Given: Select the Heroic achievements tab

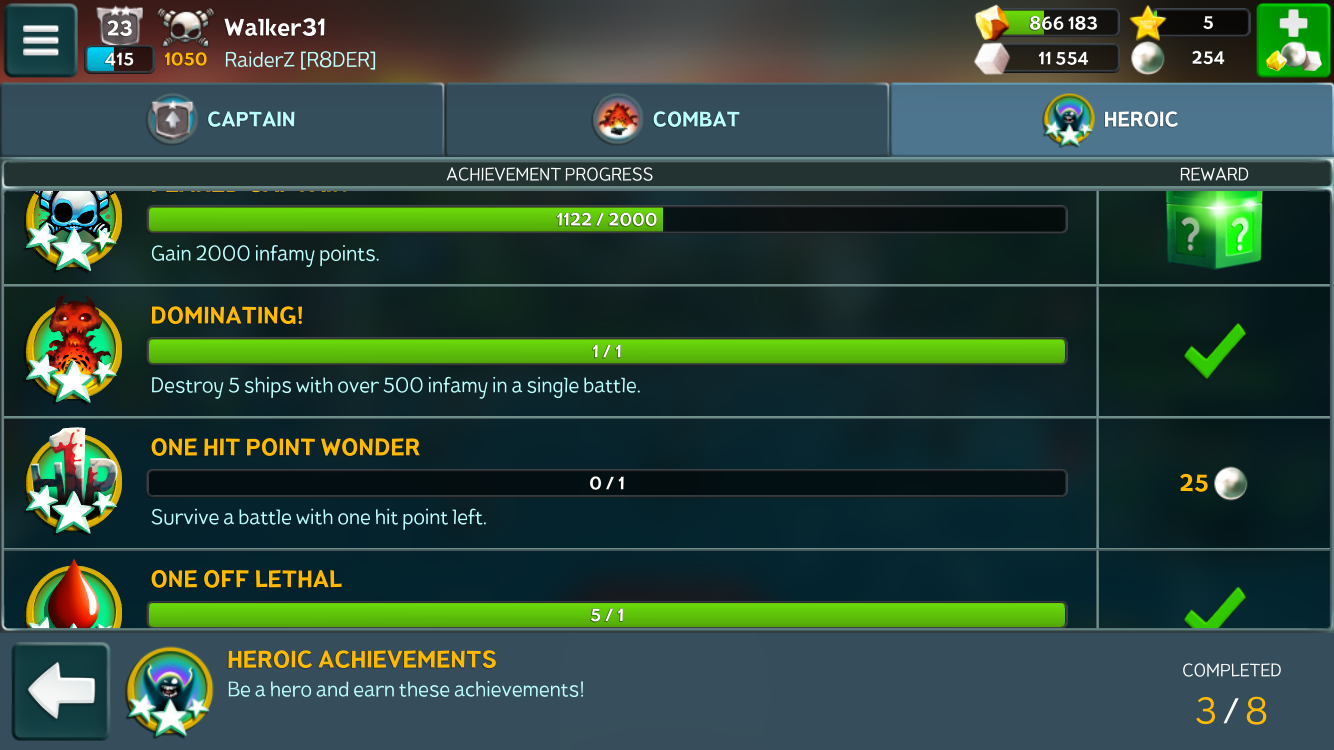Looking at the screenshot, I should (x=1111, y=120).
